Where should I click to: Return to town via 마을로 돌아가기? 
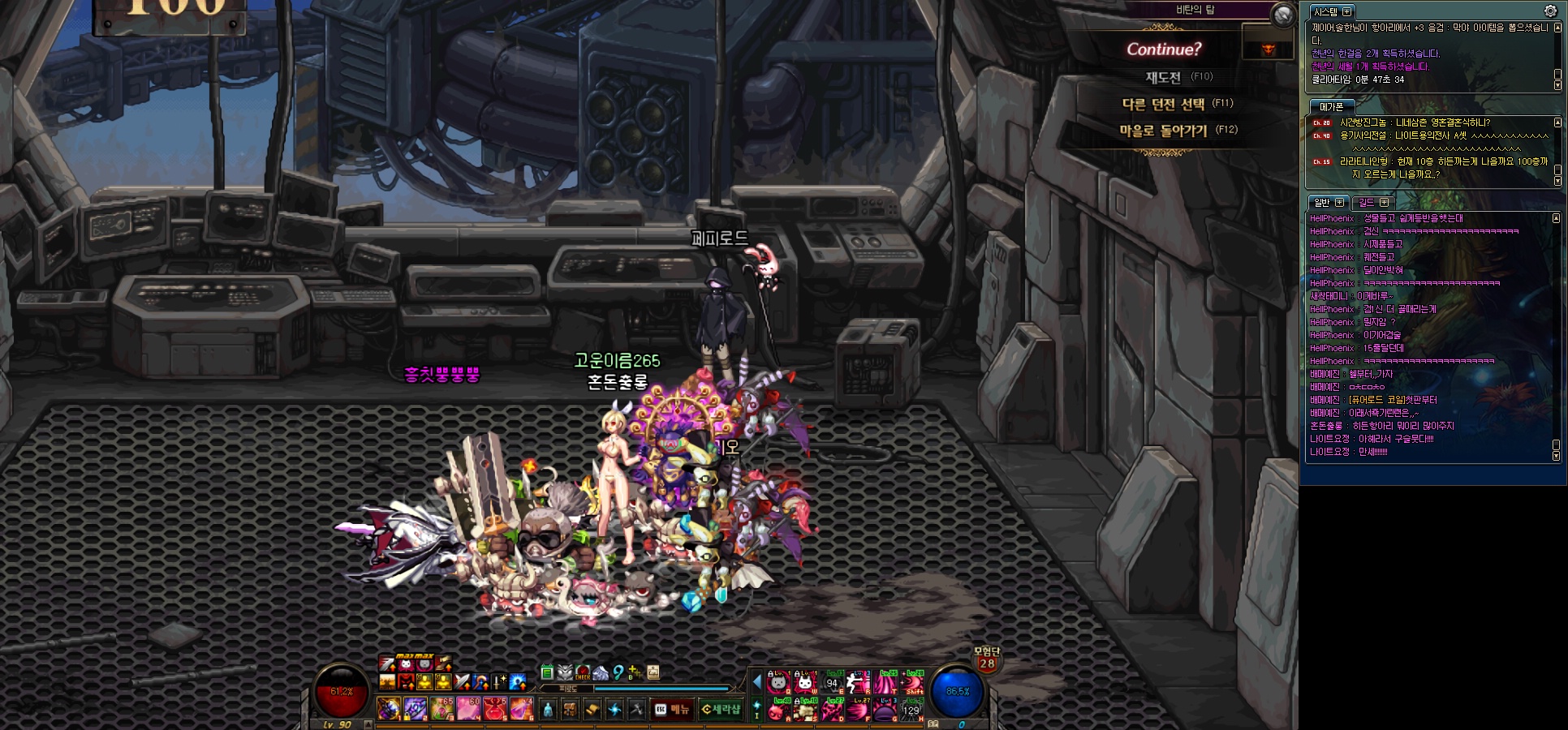[x=1164, y=131]
